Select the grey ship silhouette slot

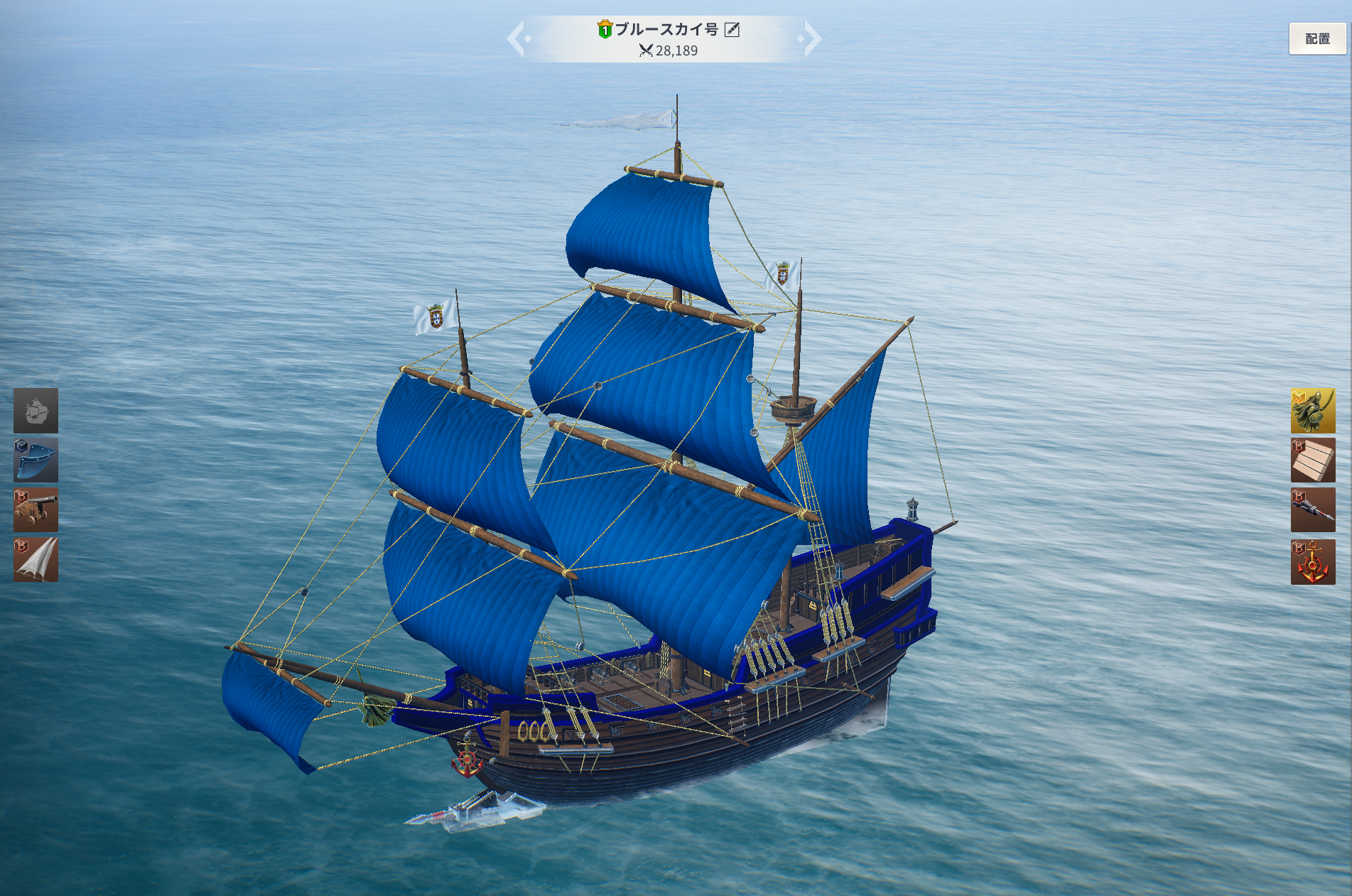click(36, 411)
